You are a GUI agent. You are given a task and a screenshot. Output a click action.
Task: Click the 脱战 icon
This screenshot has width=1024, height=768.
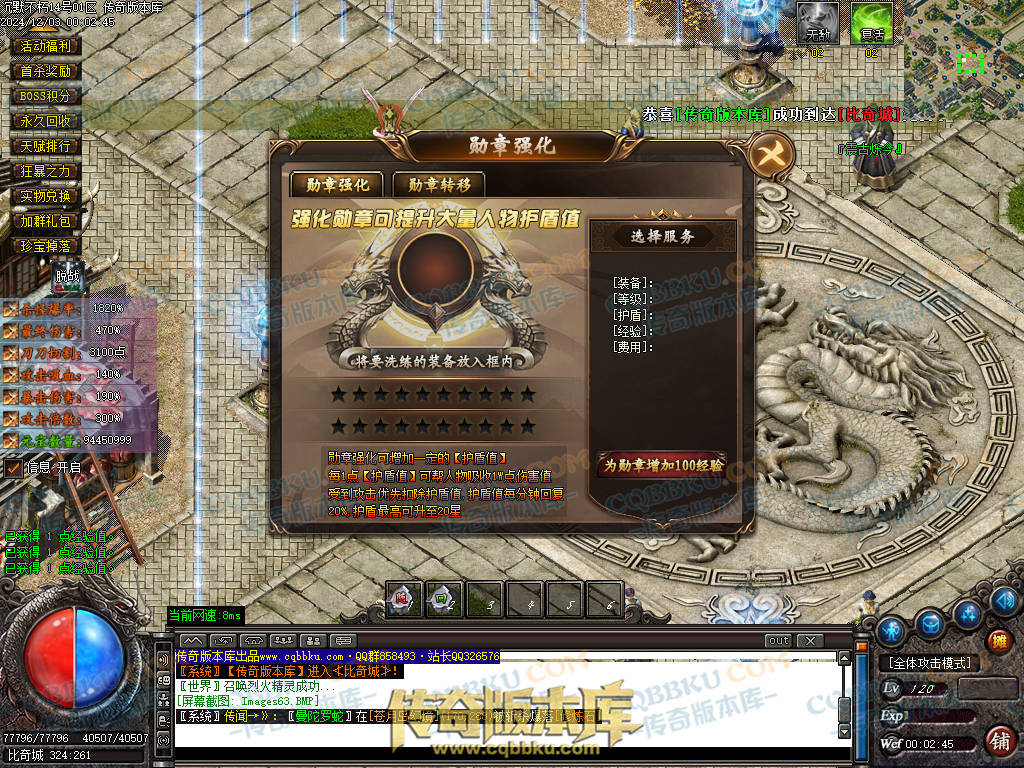67,275
